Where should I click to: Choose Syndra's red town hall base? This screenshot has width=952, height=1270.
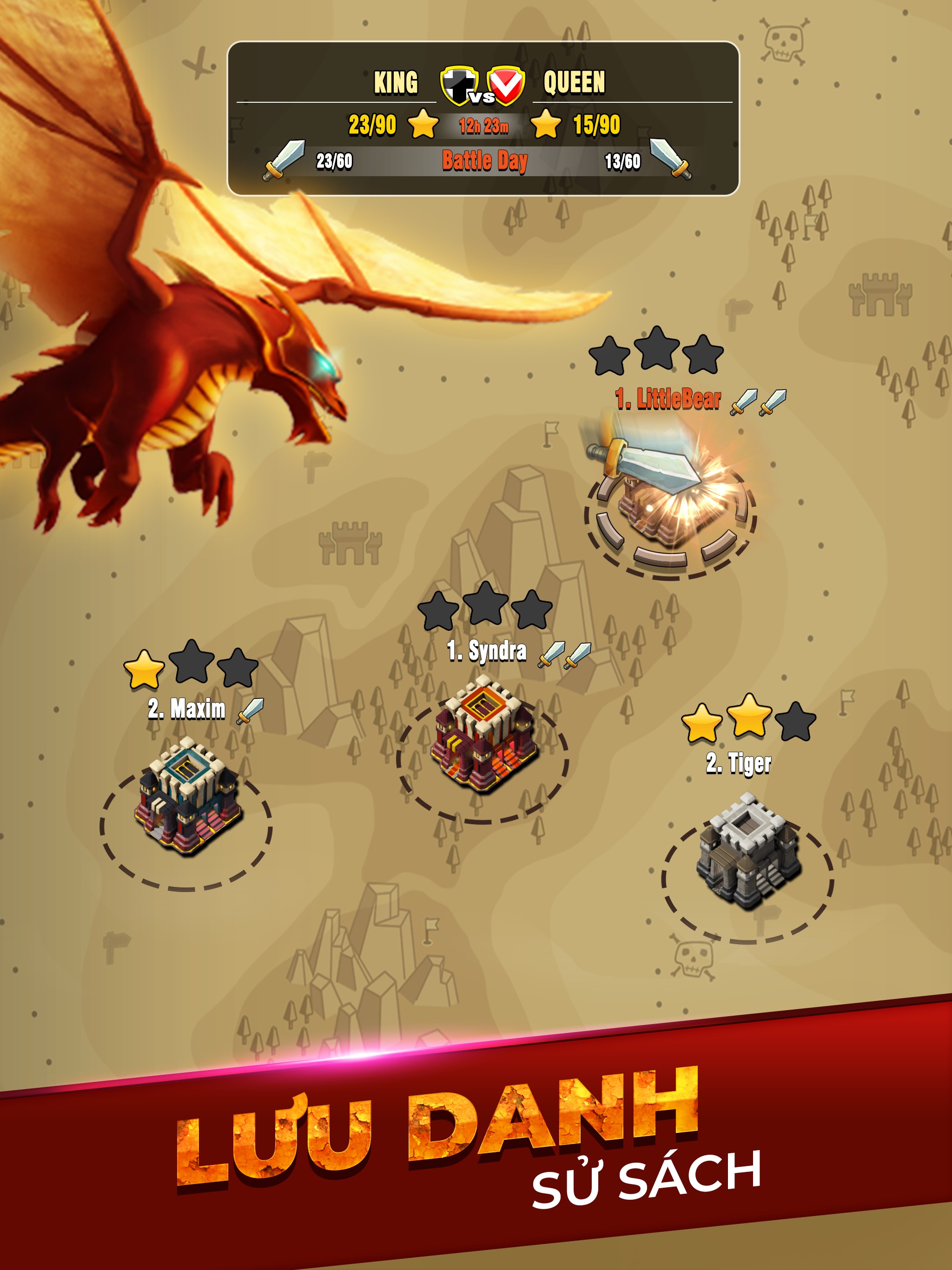(x=484, y=738)
